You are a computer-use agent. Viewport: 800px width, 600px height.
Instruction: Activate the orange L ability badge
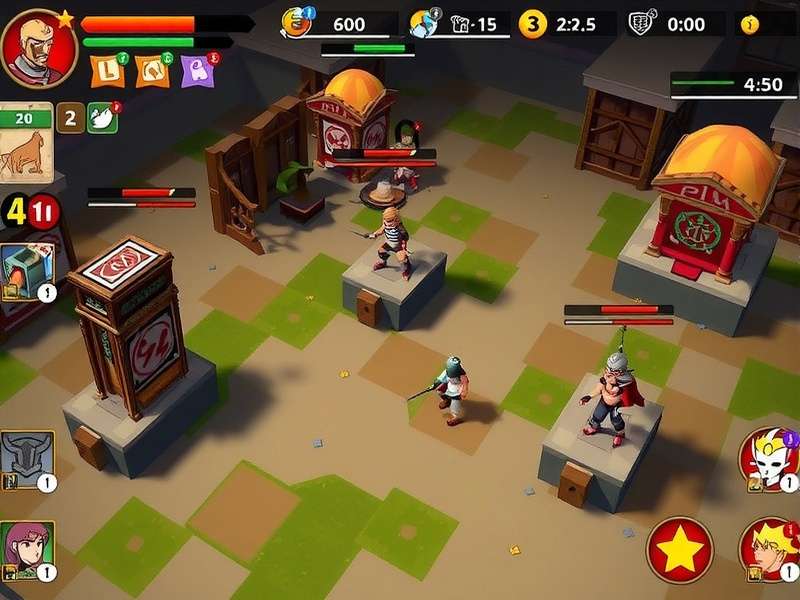pyautogui.click(x=107, y=70)
